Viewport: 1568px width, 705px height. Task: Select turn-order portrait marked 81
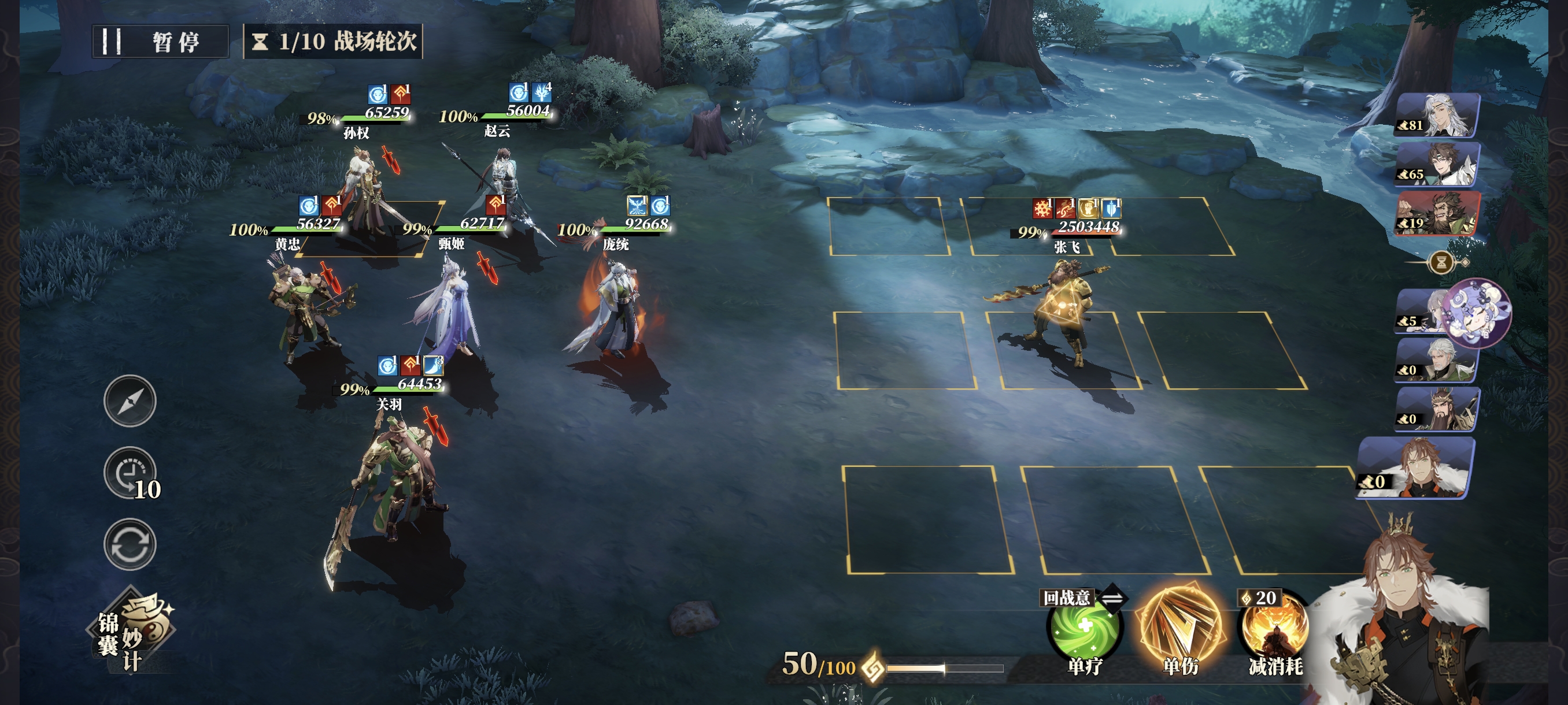(x=1437, y=116)
